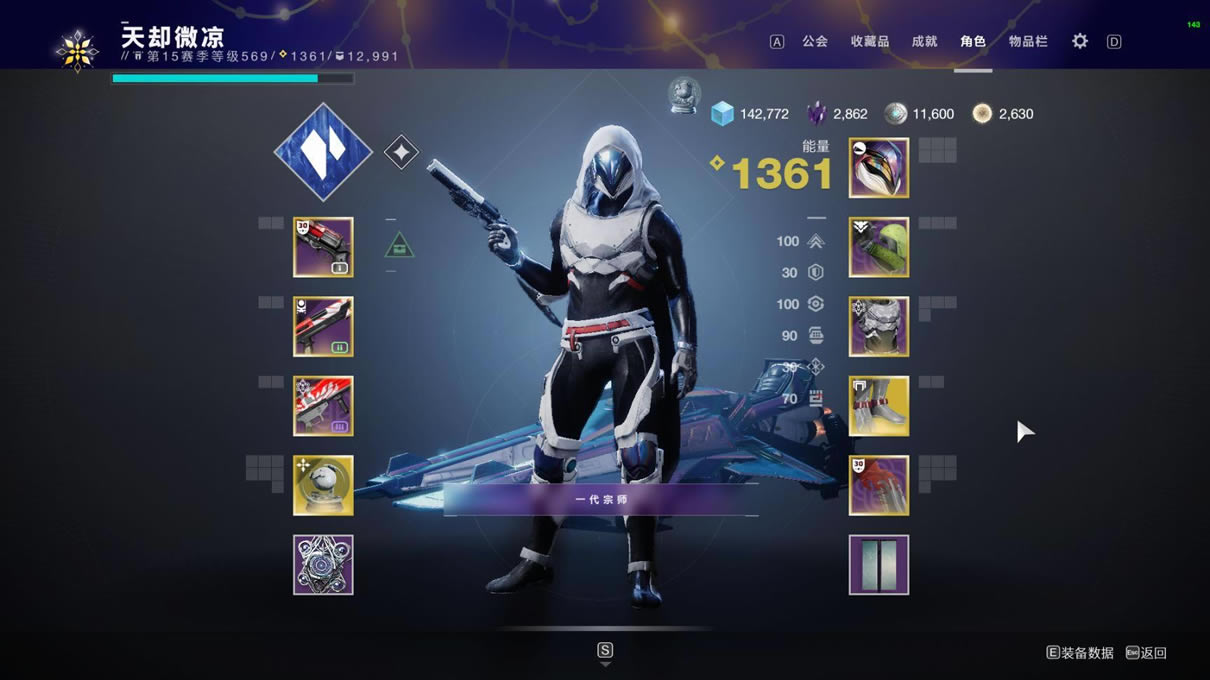Open the small green chest icon

click(399, 245)
